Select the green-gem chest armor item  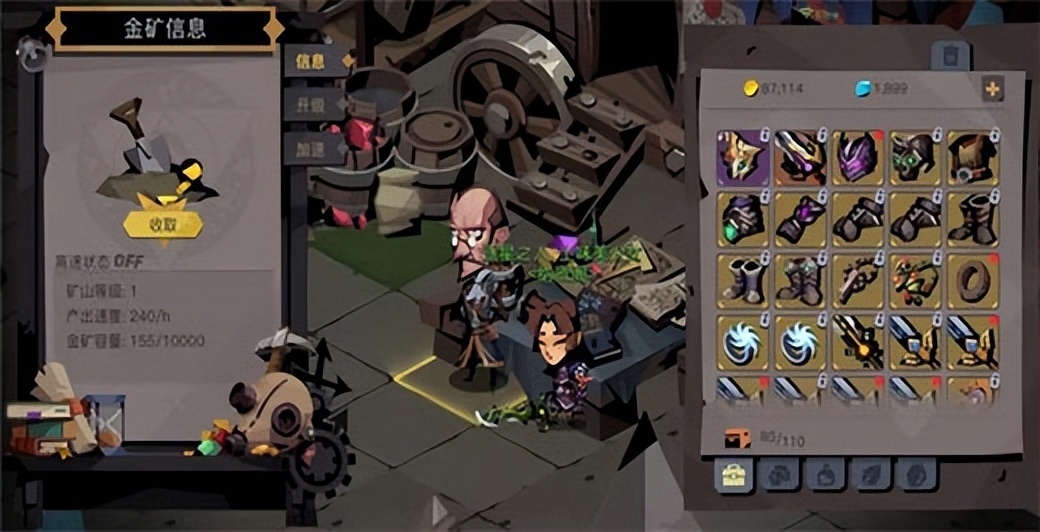[742, 218]
